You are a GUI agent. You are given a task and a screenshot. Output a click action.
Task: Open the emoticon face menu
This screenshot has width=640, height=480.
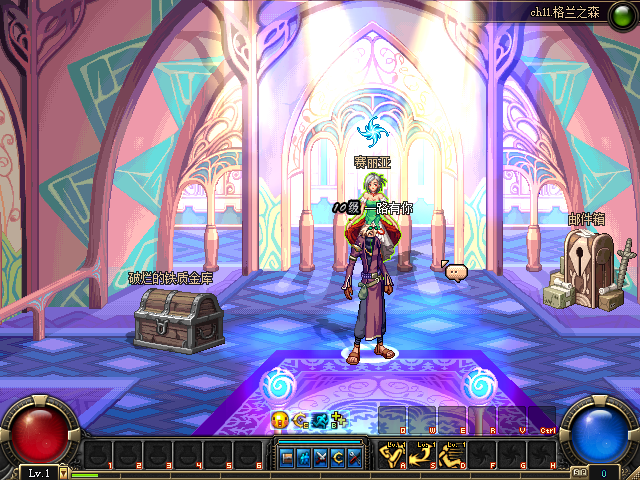[x=279, y=420]
